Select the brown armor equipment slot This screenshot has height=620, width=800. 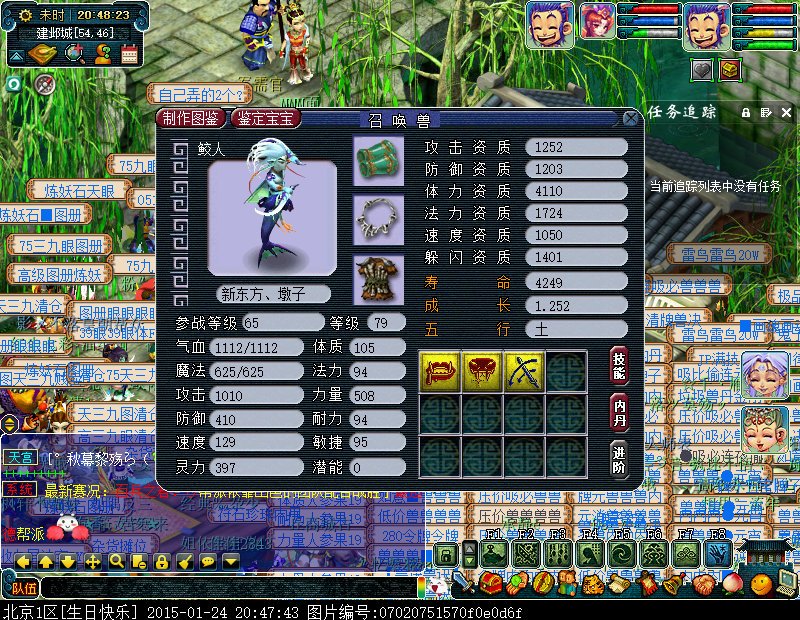(x=378, y=277)
